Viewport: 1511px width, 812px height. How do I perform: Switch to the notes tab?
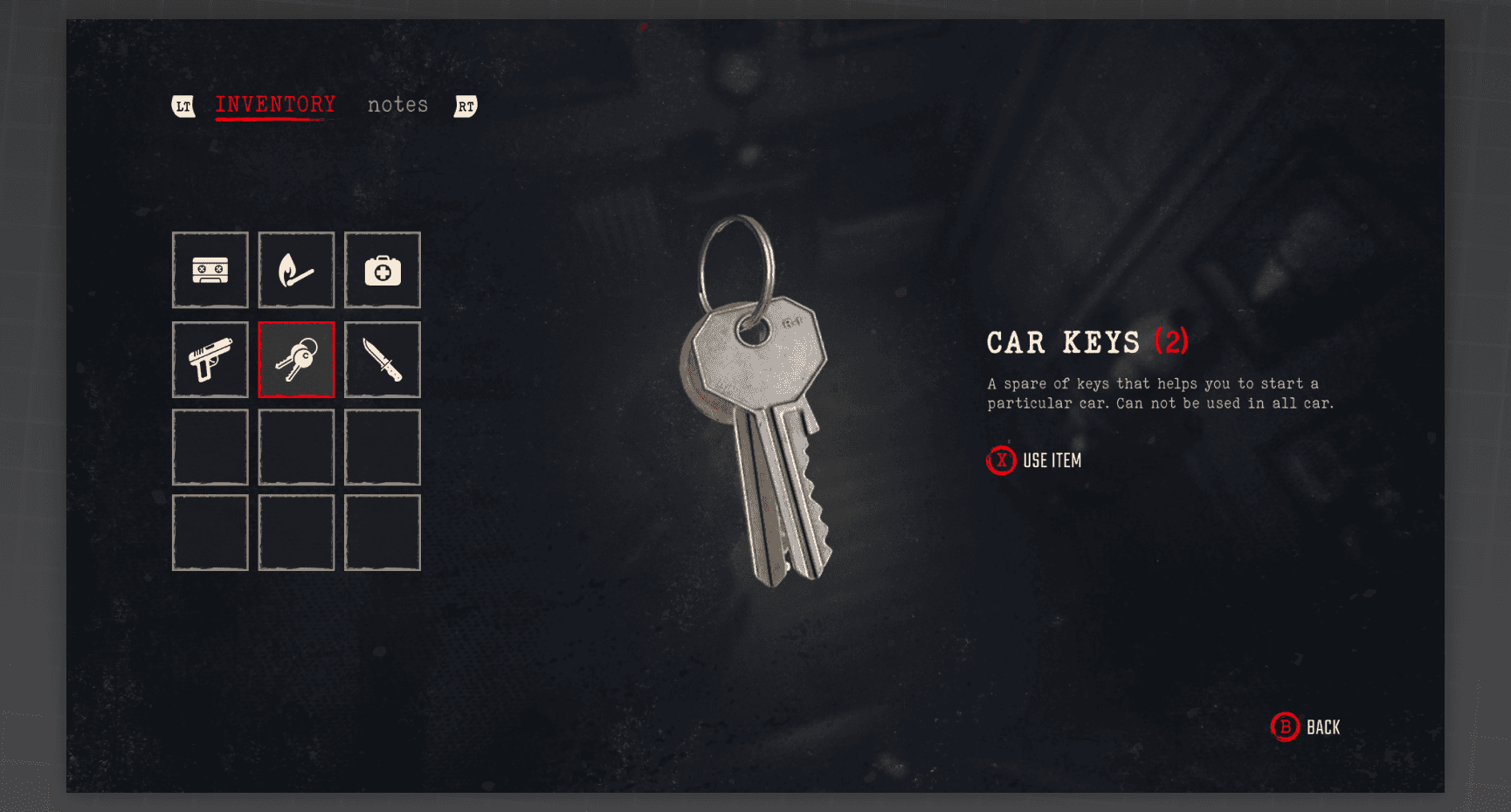[x=397, y=105]
